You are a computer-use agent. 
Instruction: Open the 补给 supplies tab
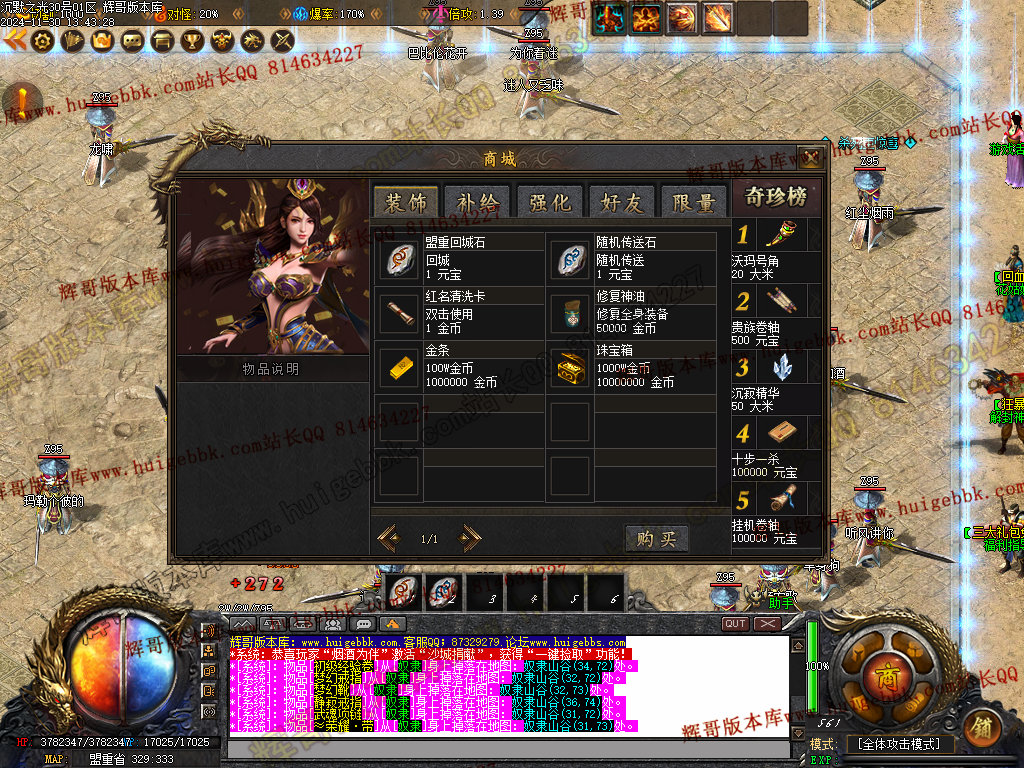(477, 201)
